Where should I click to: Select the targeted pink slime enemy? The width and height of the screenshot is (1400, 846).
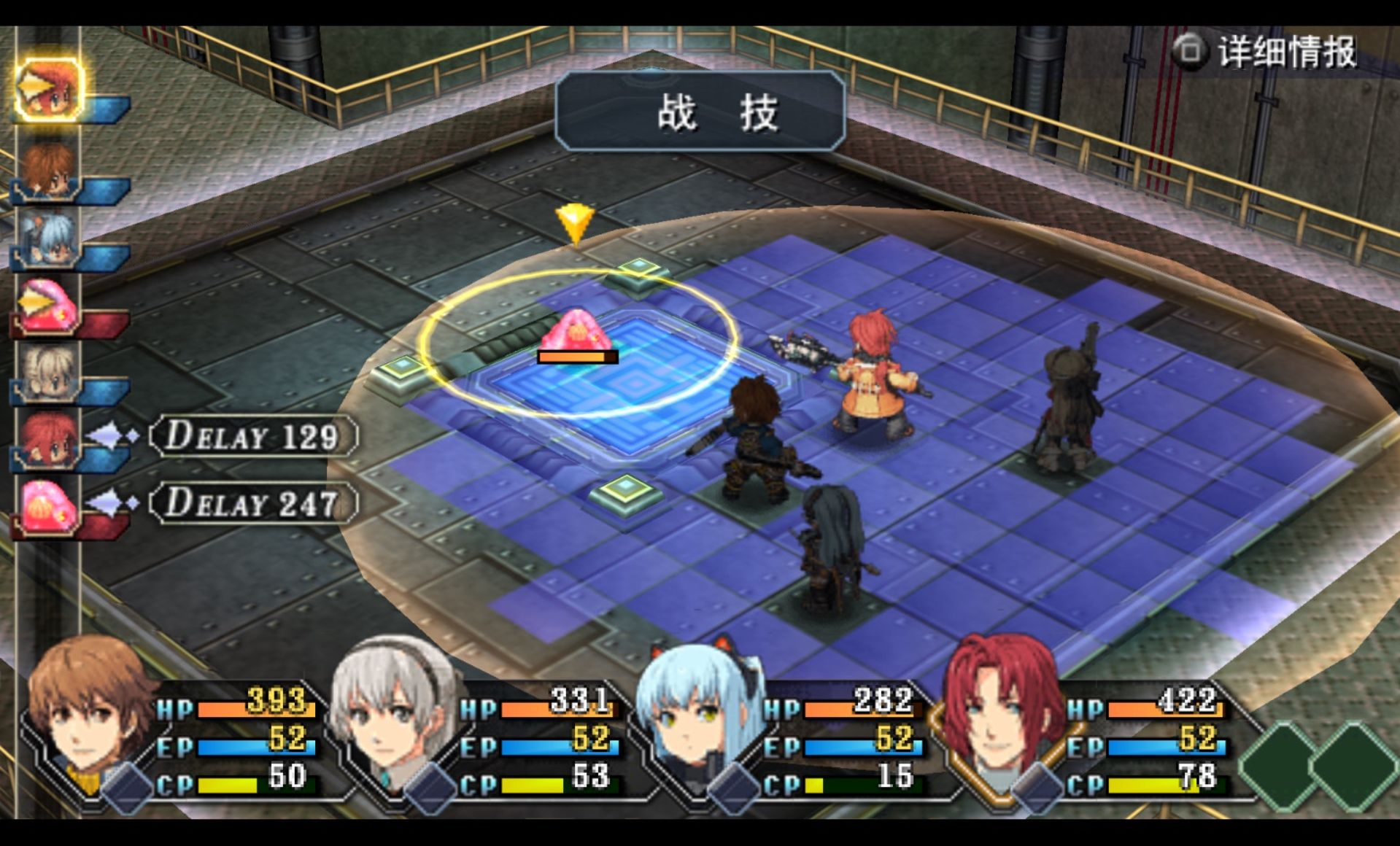tap(576, 333)
